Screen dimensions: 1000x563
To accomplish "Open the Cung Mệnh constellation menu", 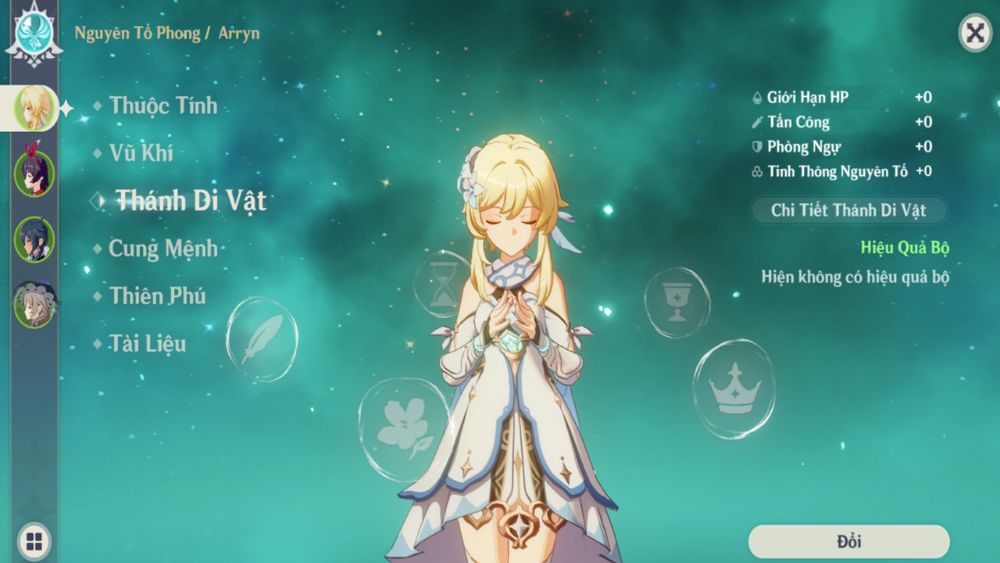I will coord(163,248).
